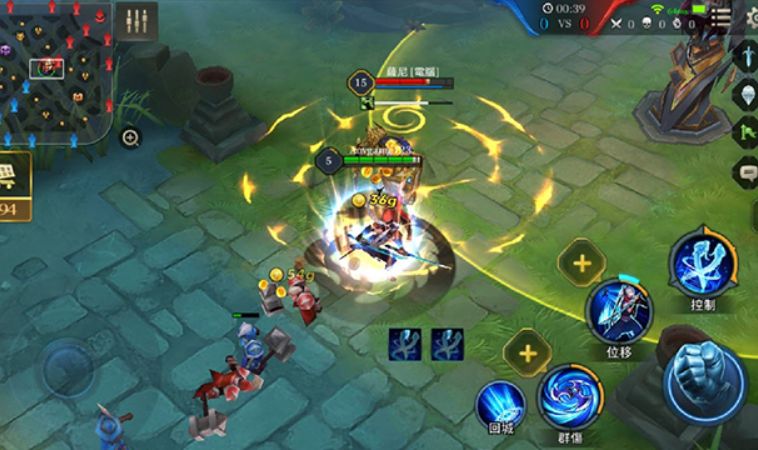Screen dimensions: 758x450
Task: Send the shield retreat signal
Action: [746, 94]
